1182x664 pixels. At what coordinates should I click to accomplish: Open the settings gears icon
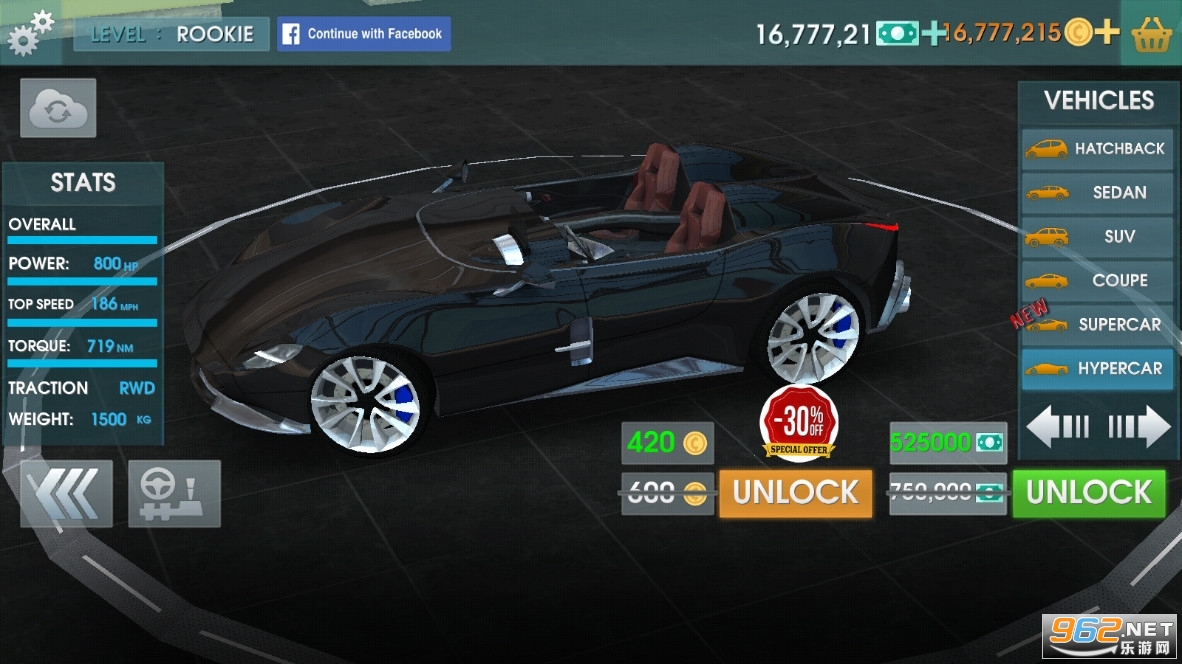tap(30, 32)
